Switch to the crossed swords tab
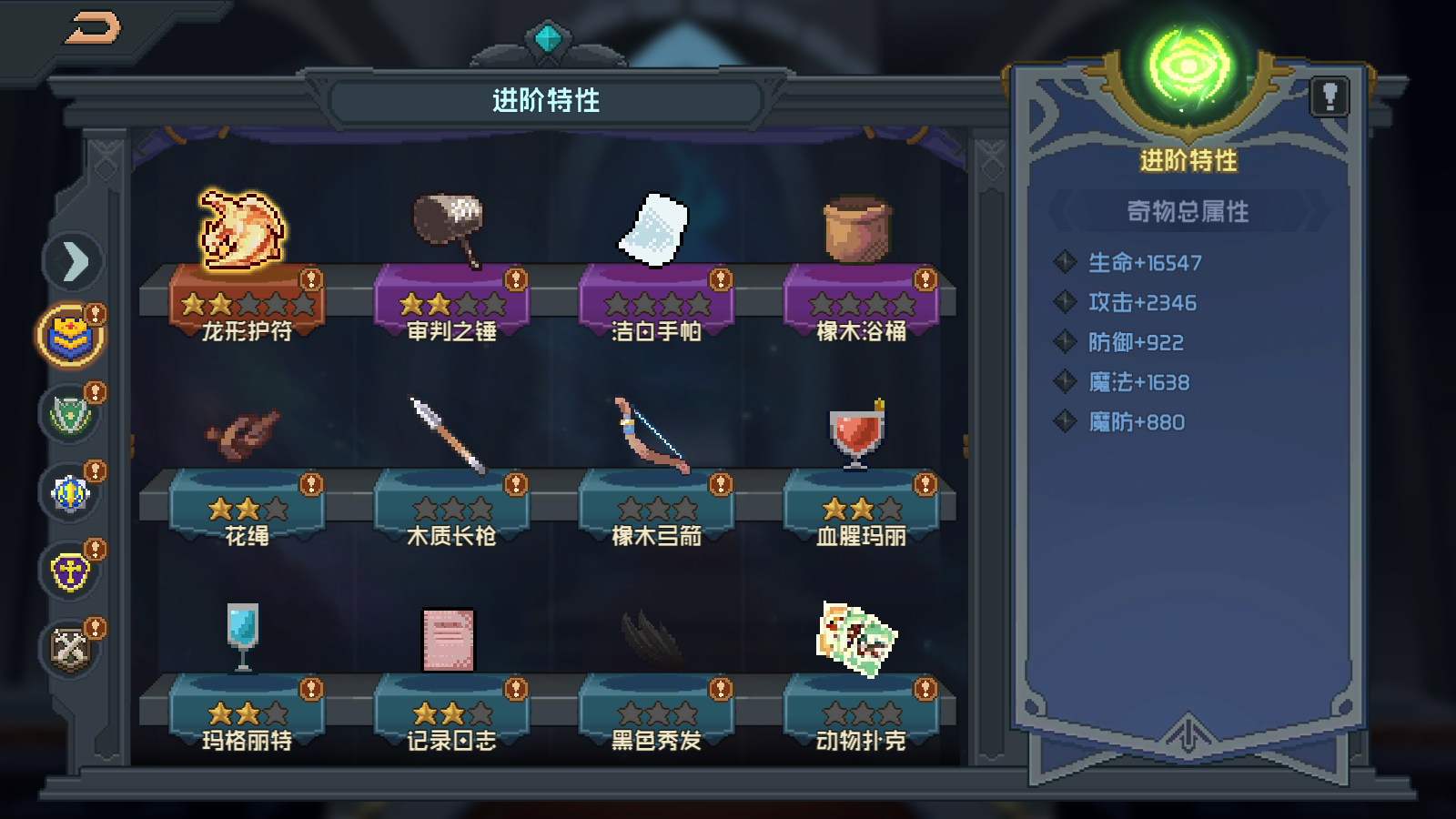 pyautogui.click(x=71, y=650)
